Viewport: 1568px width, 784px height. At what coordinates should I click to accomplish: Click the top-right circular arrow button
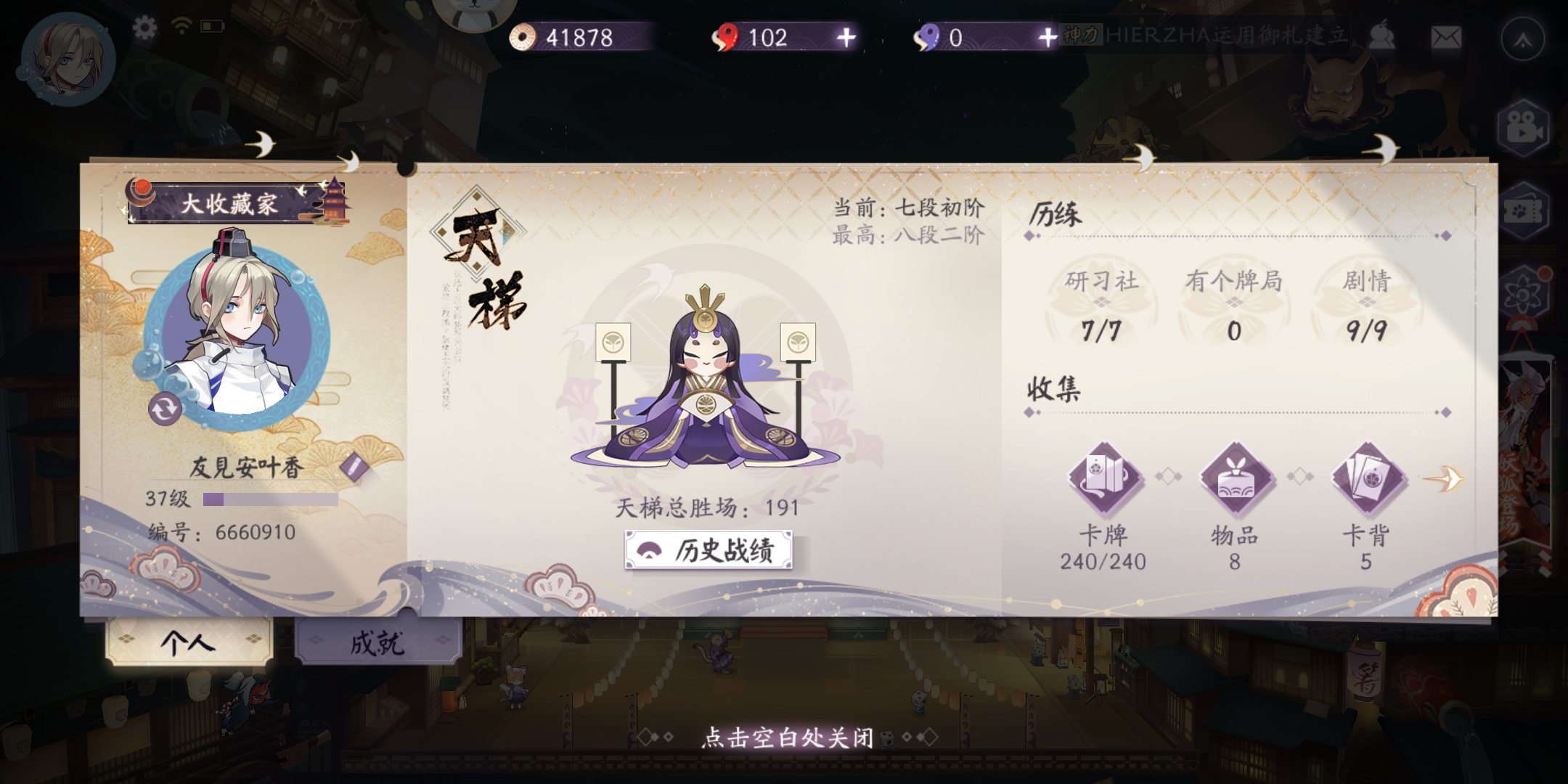click(1524, 40)
